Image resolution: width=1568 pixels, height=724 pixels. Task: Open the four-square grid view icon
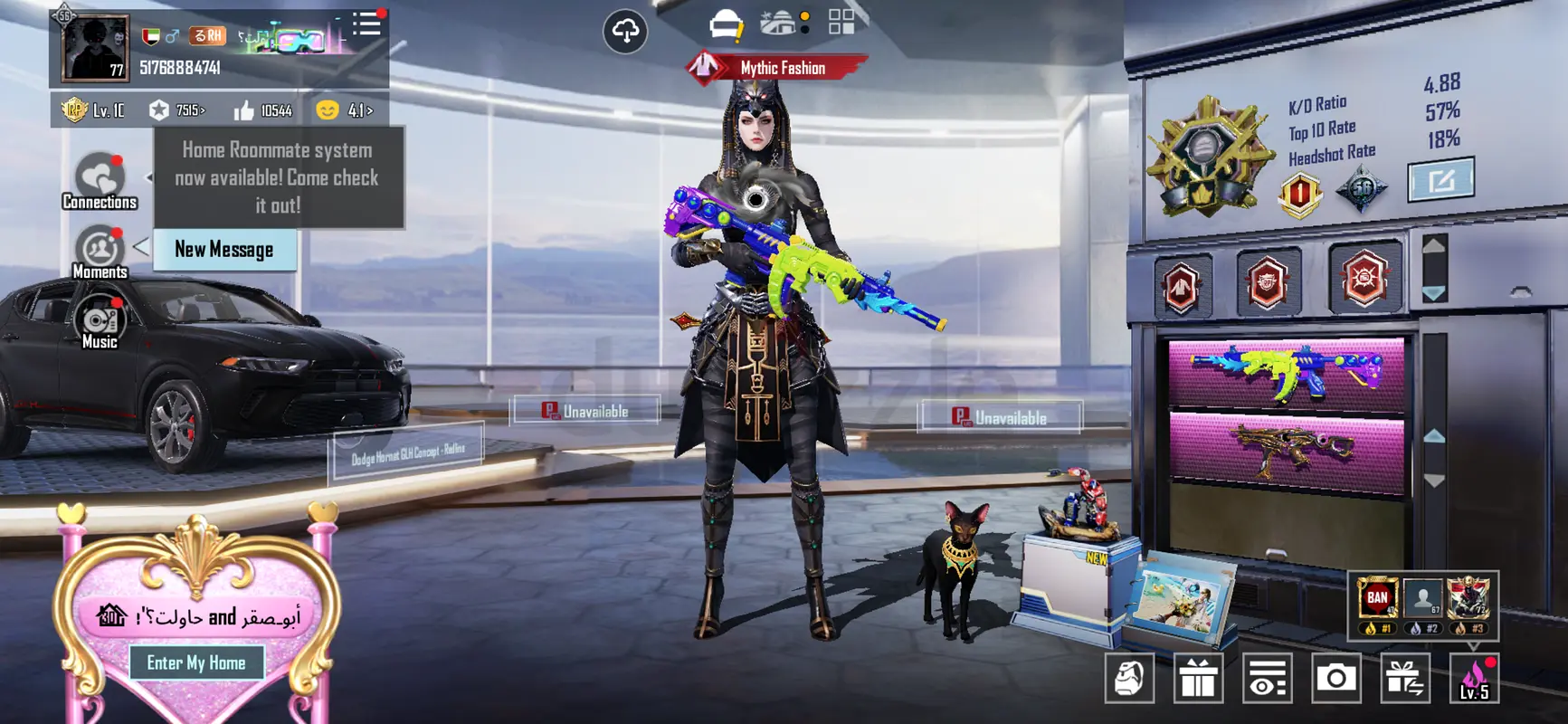pos(841,23)
